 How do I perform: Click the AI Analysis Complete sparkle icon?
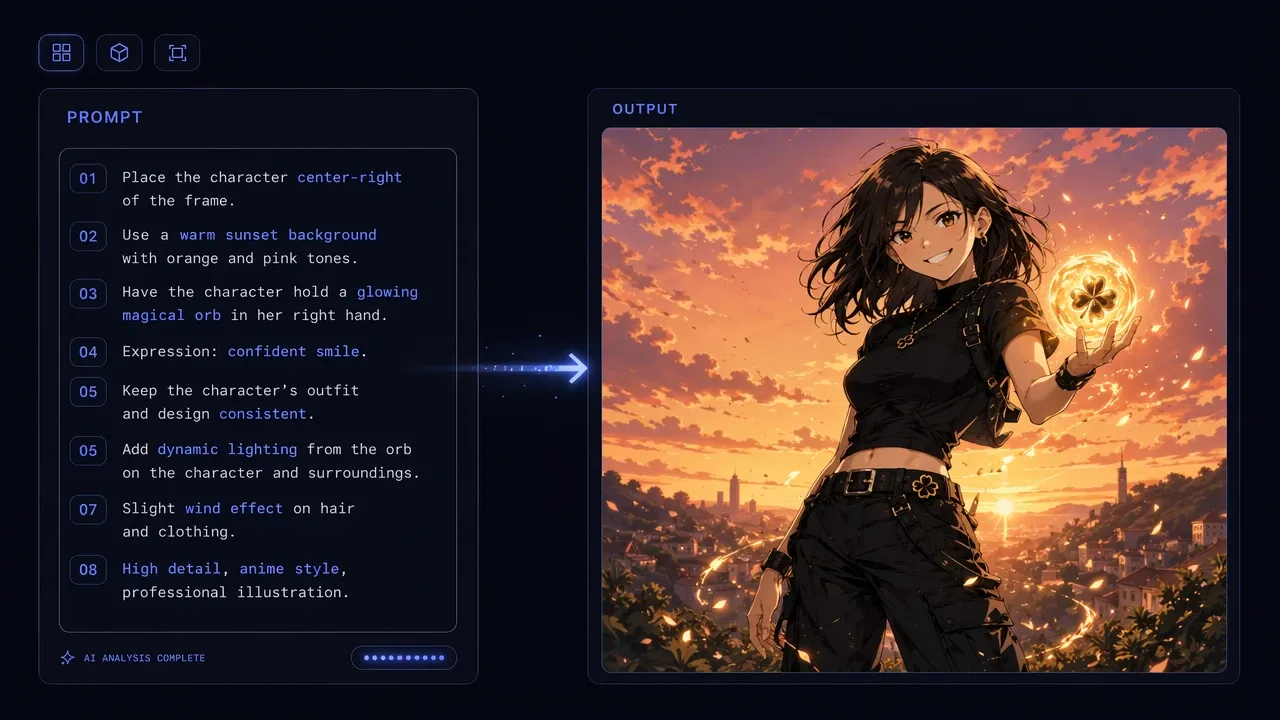(x=67, y=658)
